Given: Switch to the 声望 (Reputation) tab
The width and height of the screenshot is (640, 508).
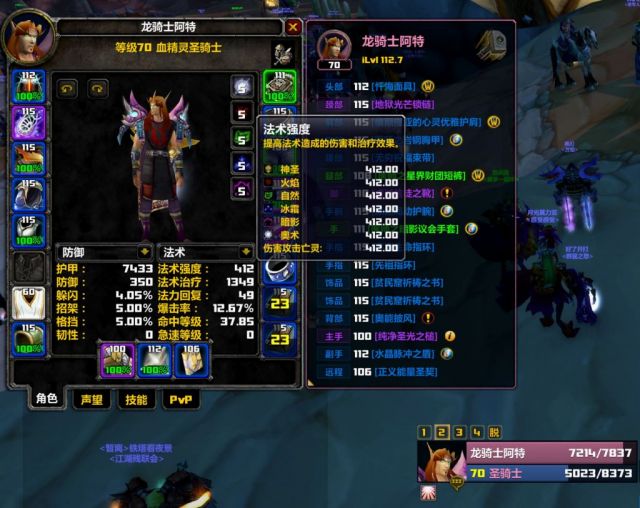Looking at the screenshot, I should 92,399.
